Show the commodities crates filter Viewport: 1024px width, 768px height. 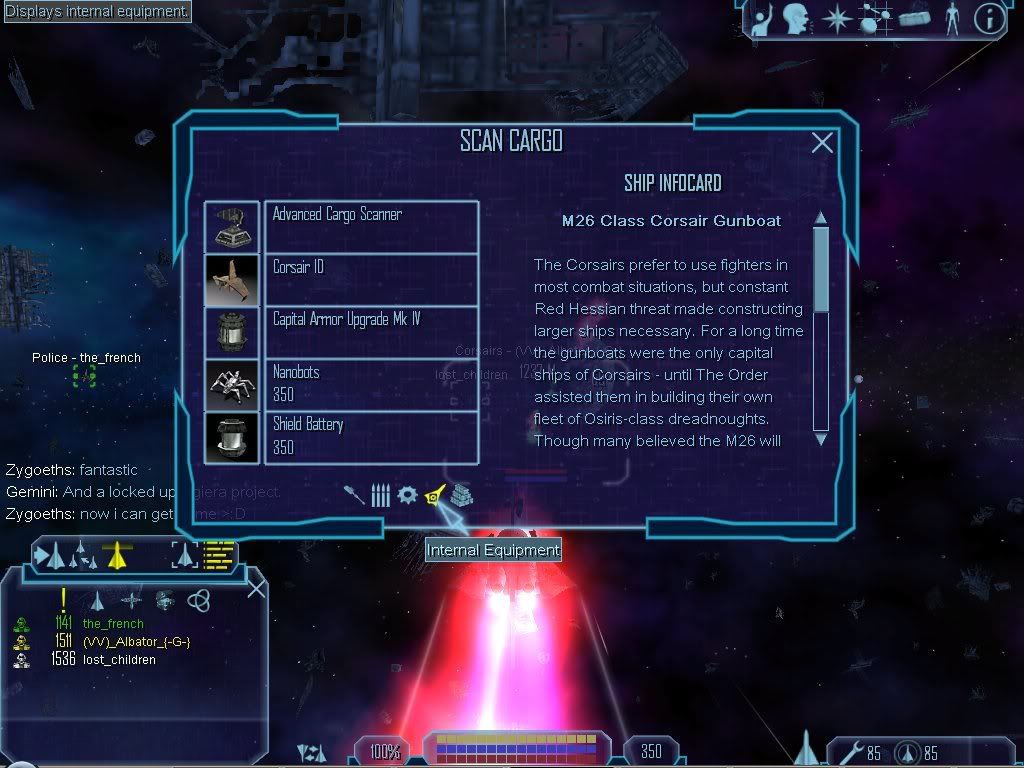[x=461, y=495]
